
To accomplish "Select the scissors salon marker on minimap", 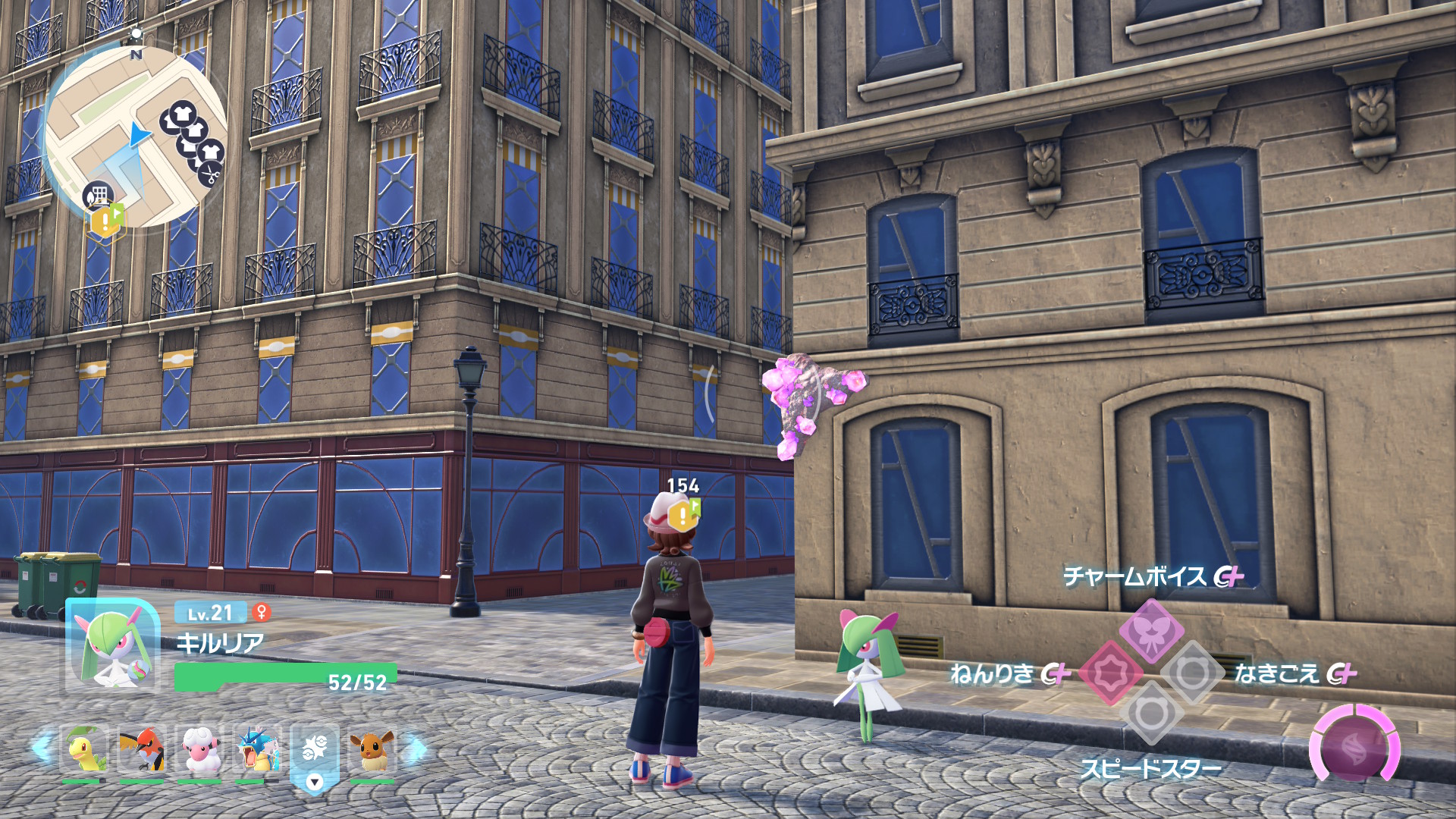I will click(209, 174).
